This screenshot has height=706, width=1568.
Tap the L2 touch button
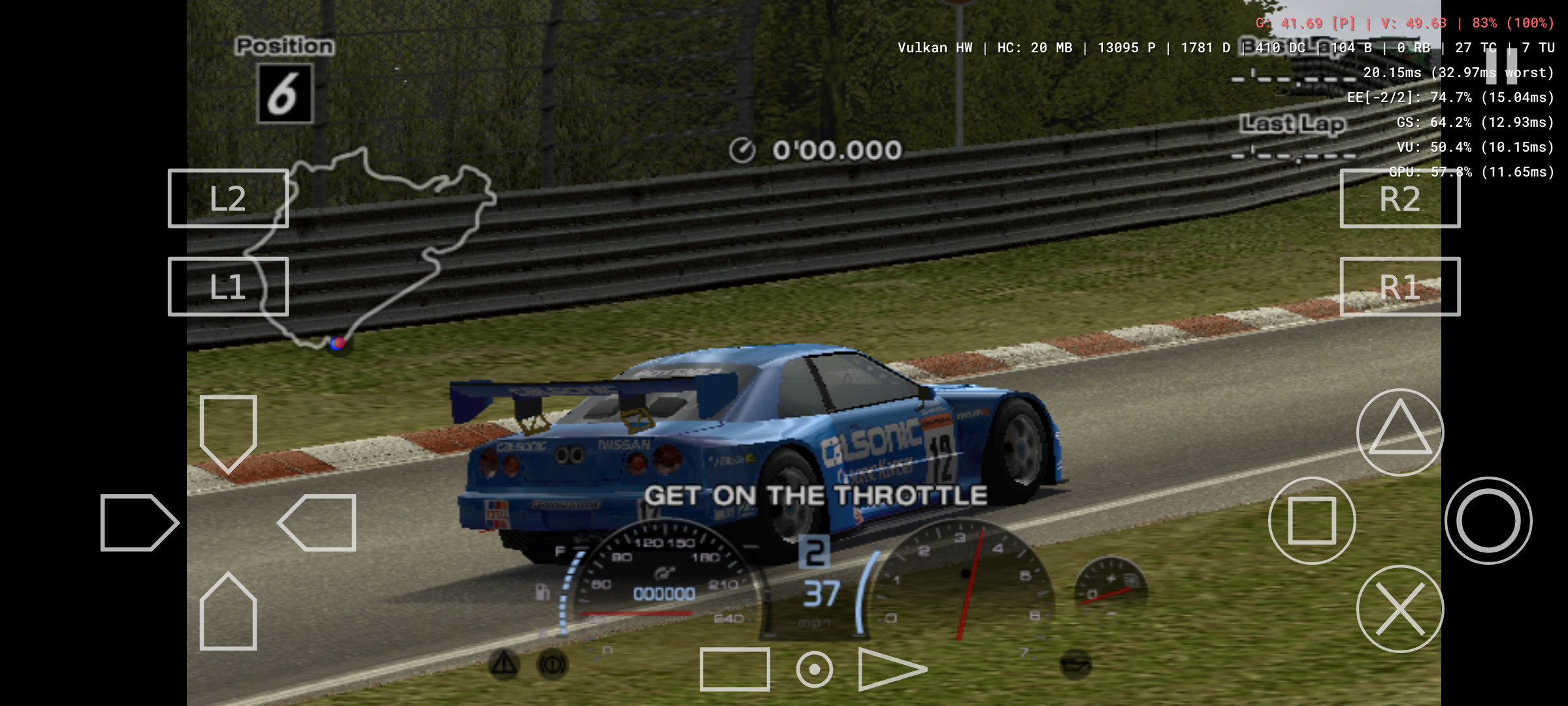[x=228, y=199]
